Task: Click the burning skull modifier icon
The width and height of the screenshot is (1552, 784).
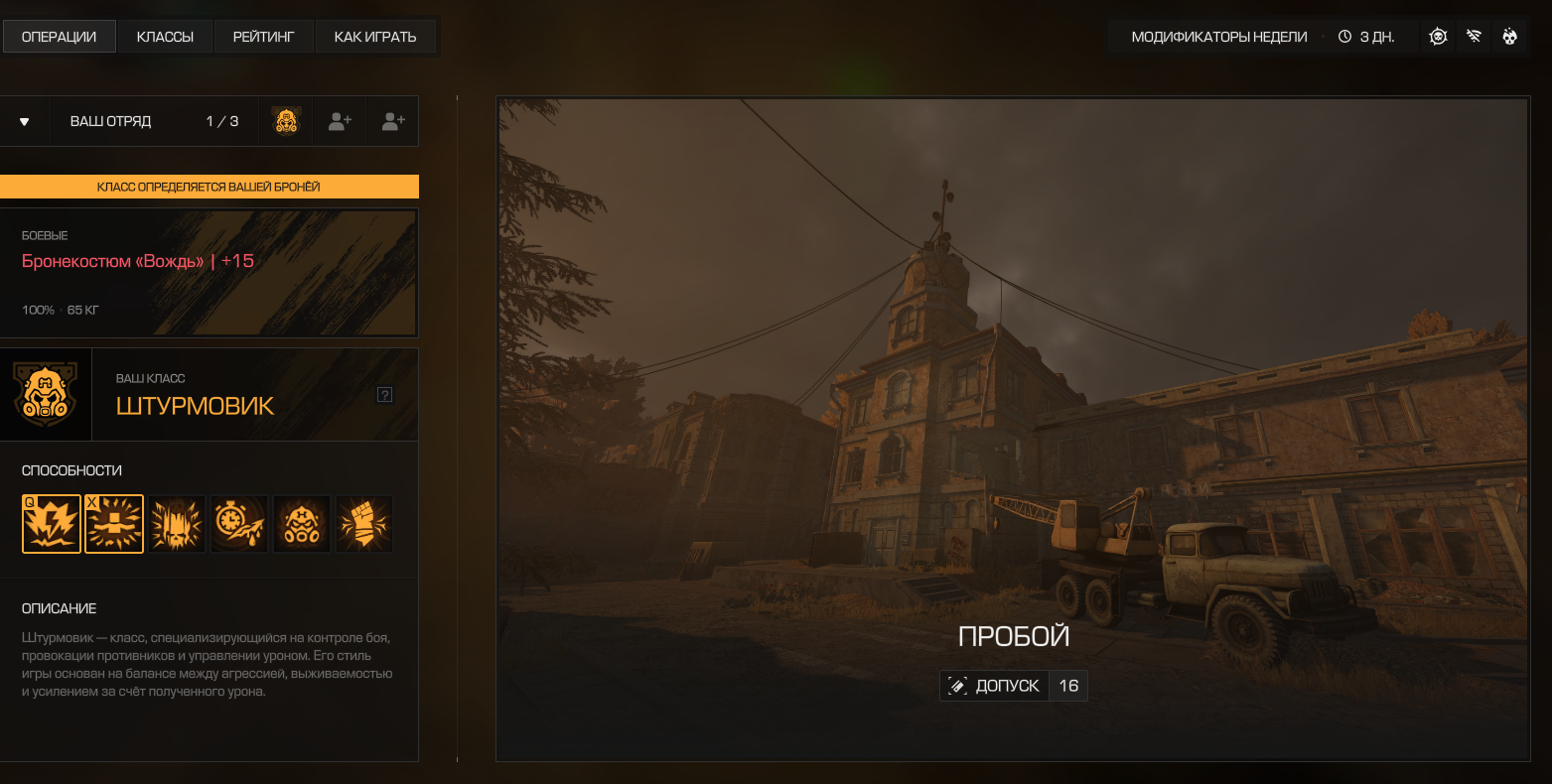Action: pyautogui.click(x=1509, y=37)
